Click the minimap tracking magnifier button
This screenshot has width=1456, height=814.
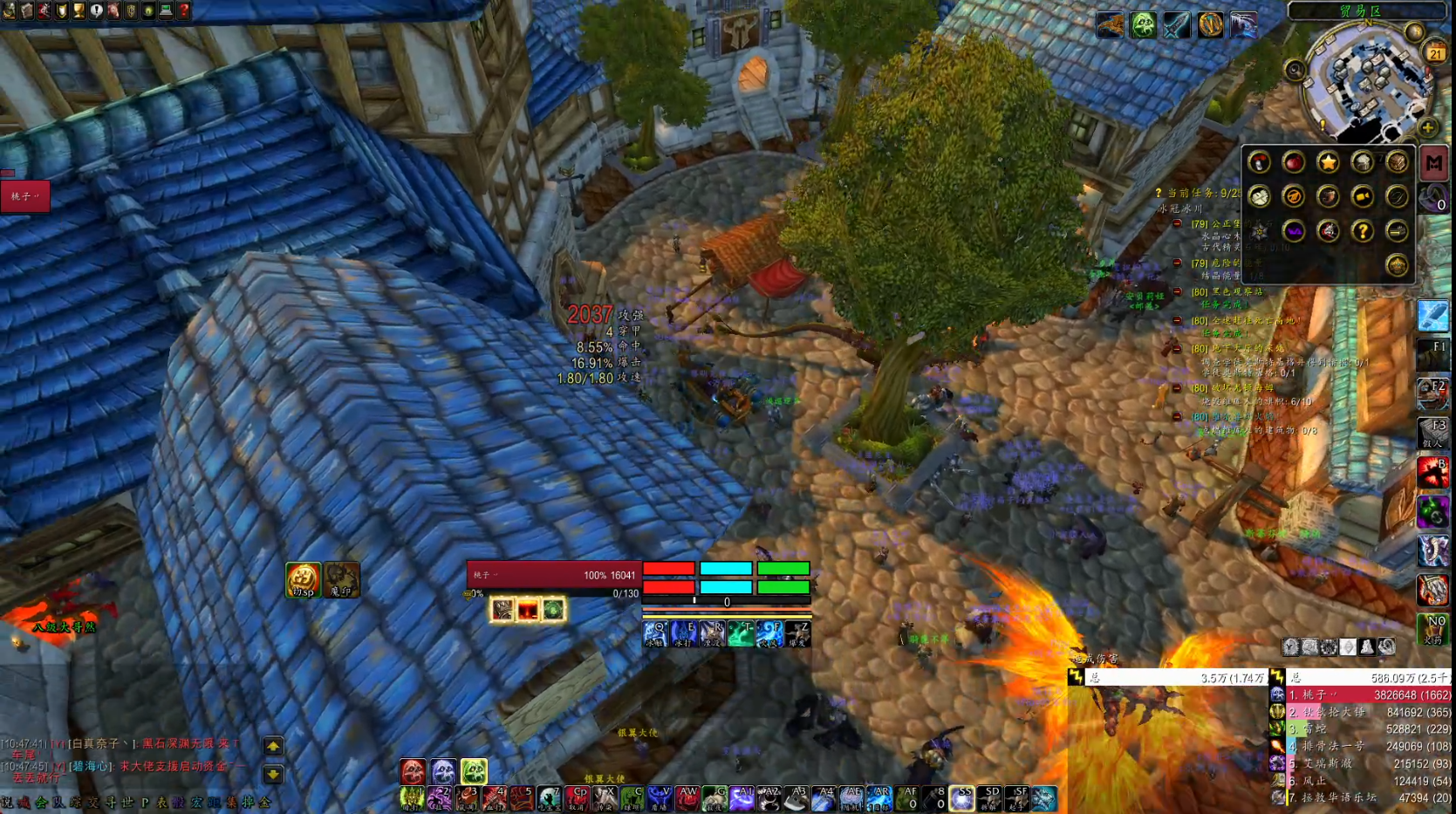click(x=1295, y=71)
